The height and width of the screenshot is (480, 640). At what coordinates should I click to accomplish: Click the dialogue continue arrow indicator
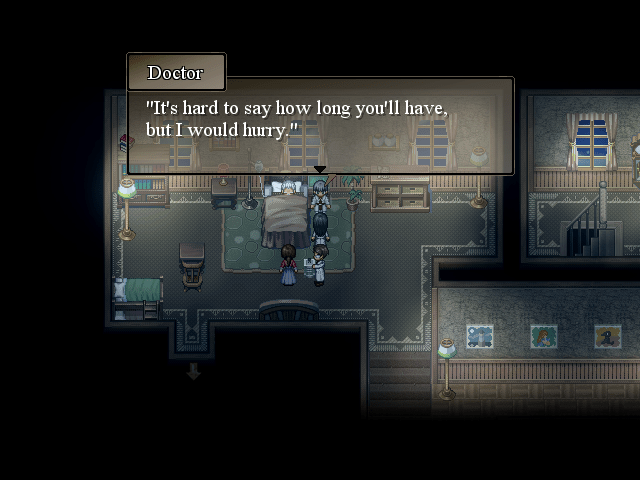click(319, 171)
